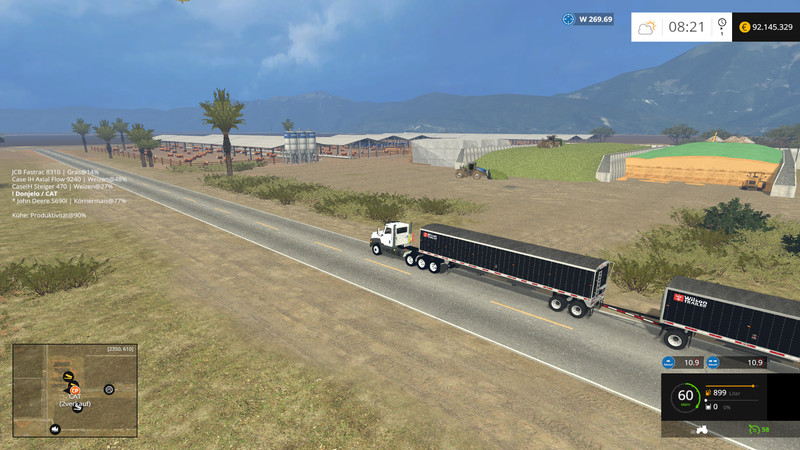
Task: Click the fuel pump icon
Action: coord(709,393)
